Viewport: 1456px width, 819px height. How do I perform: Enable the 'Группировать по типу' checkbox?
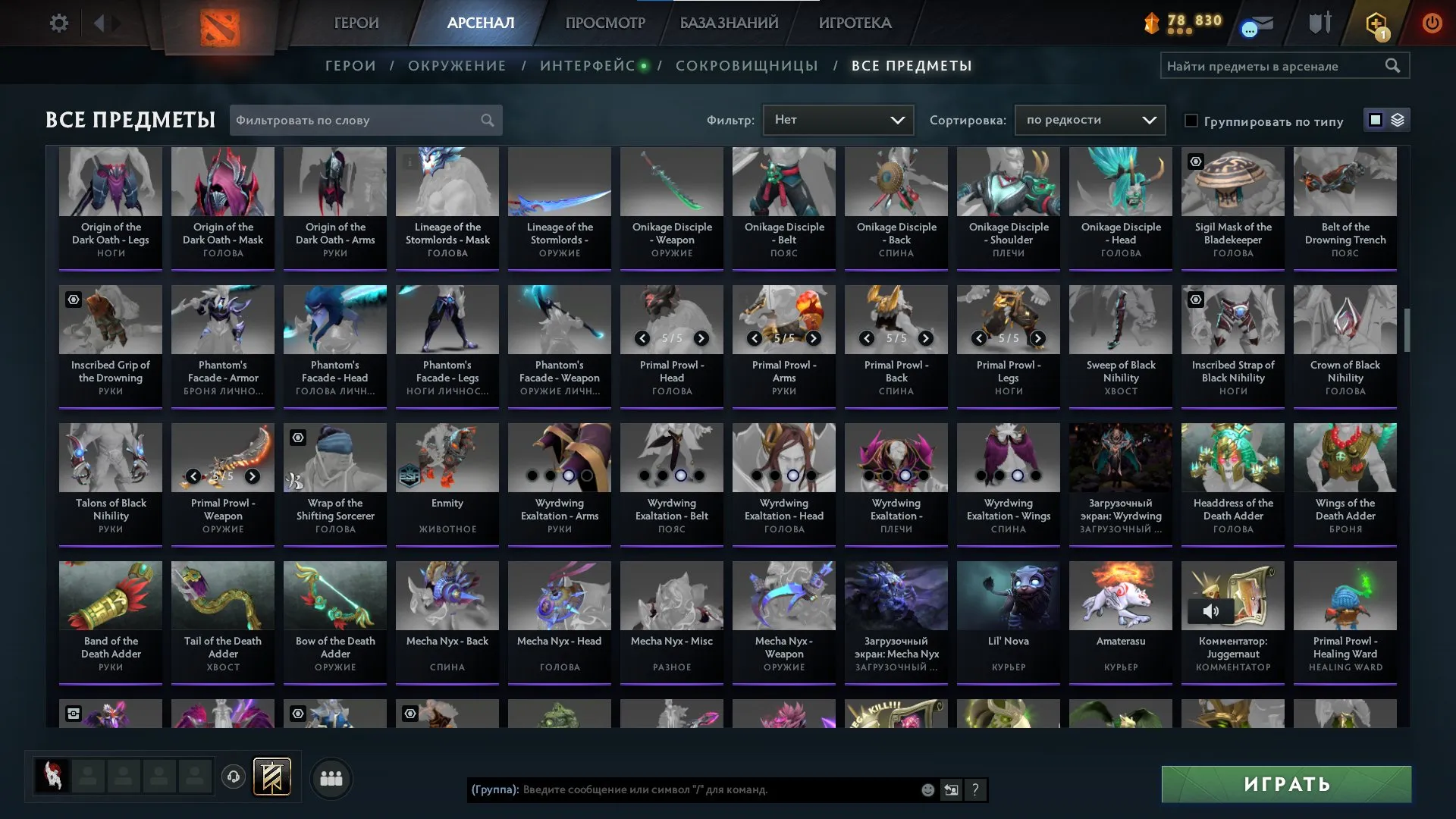(x=1192, y=121)
